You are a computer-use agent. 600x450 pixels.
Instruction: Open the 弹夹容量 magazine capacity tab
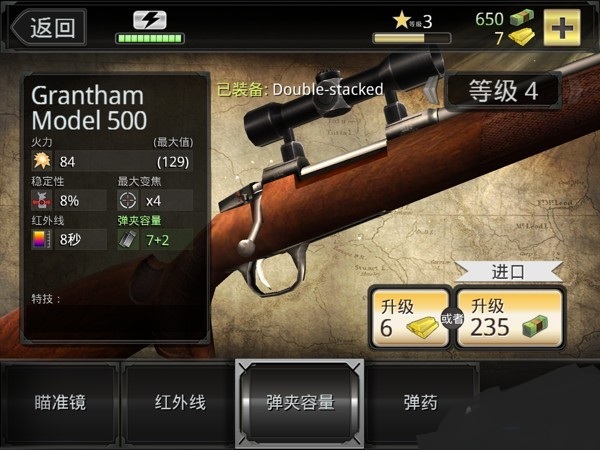tap(299, 403)
